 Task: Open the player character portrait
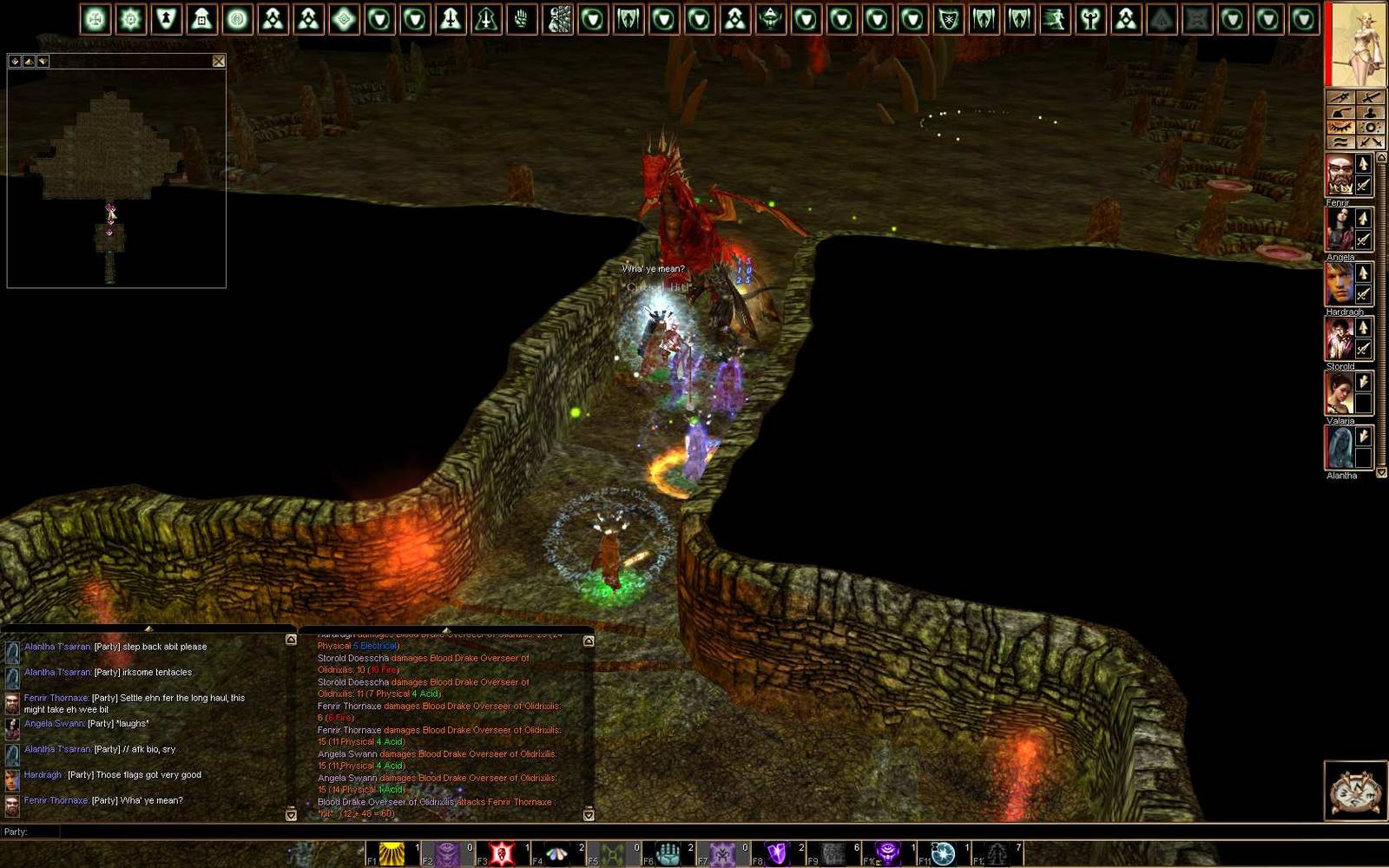1354,43
